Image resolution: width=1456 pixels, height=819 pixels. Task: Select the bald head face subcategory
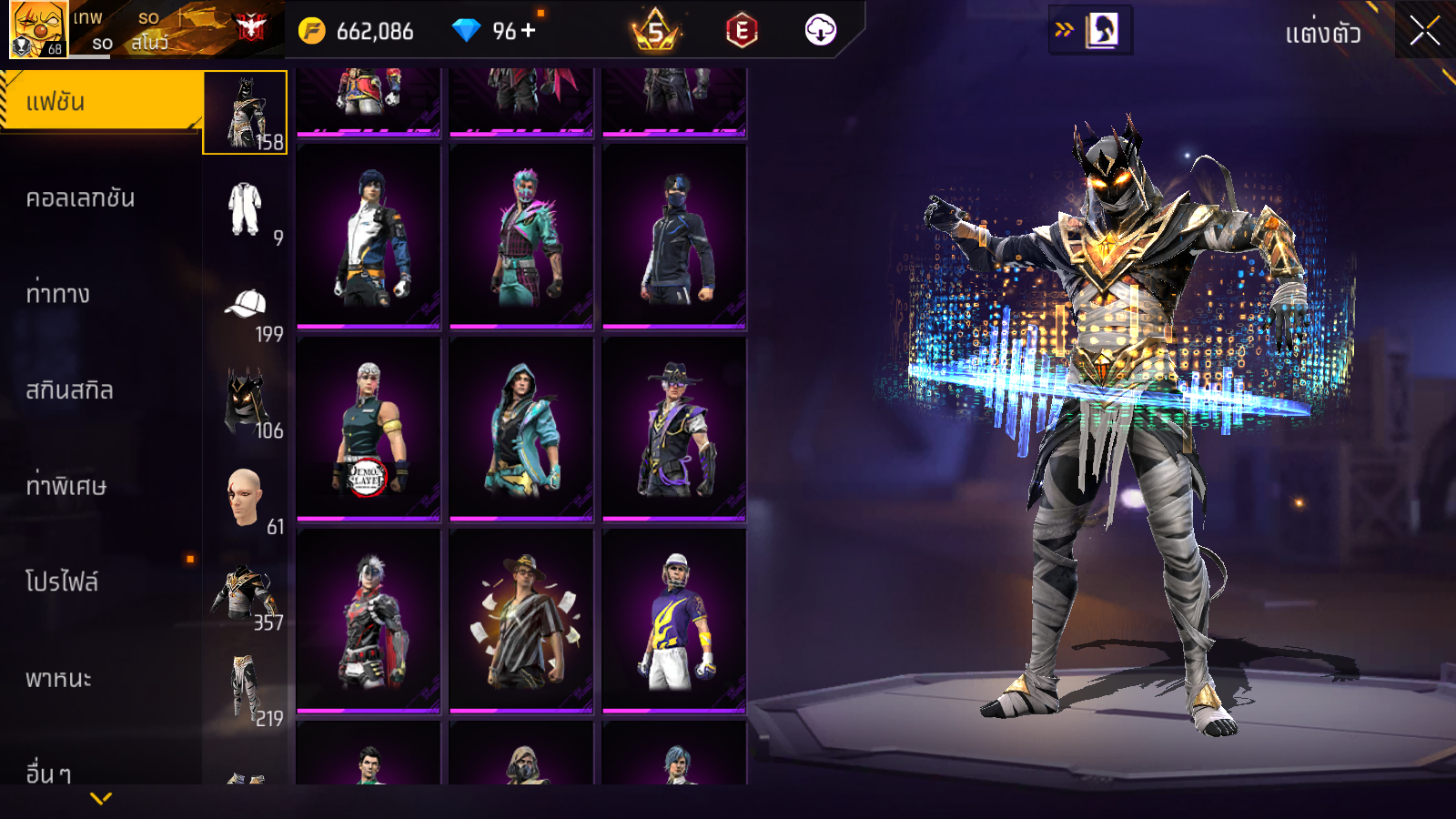[x=245, y=498]
